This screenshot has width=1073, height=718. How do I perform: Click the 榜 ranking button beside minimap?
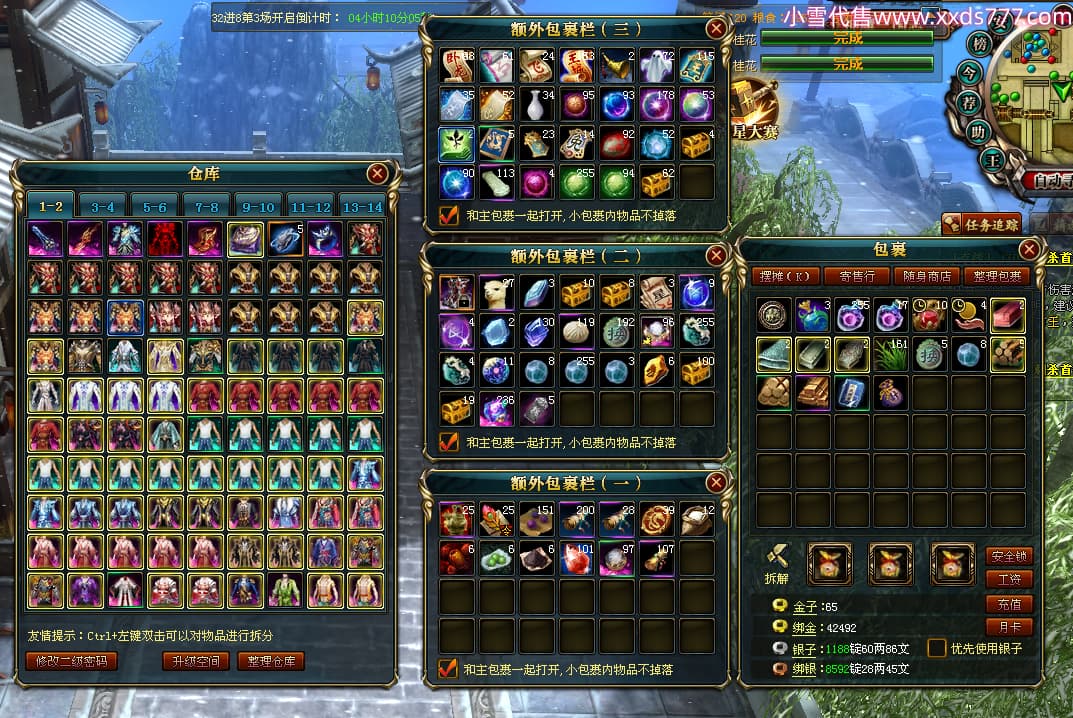coord(979,44)
